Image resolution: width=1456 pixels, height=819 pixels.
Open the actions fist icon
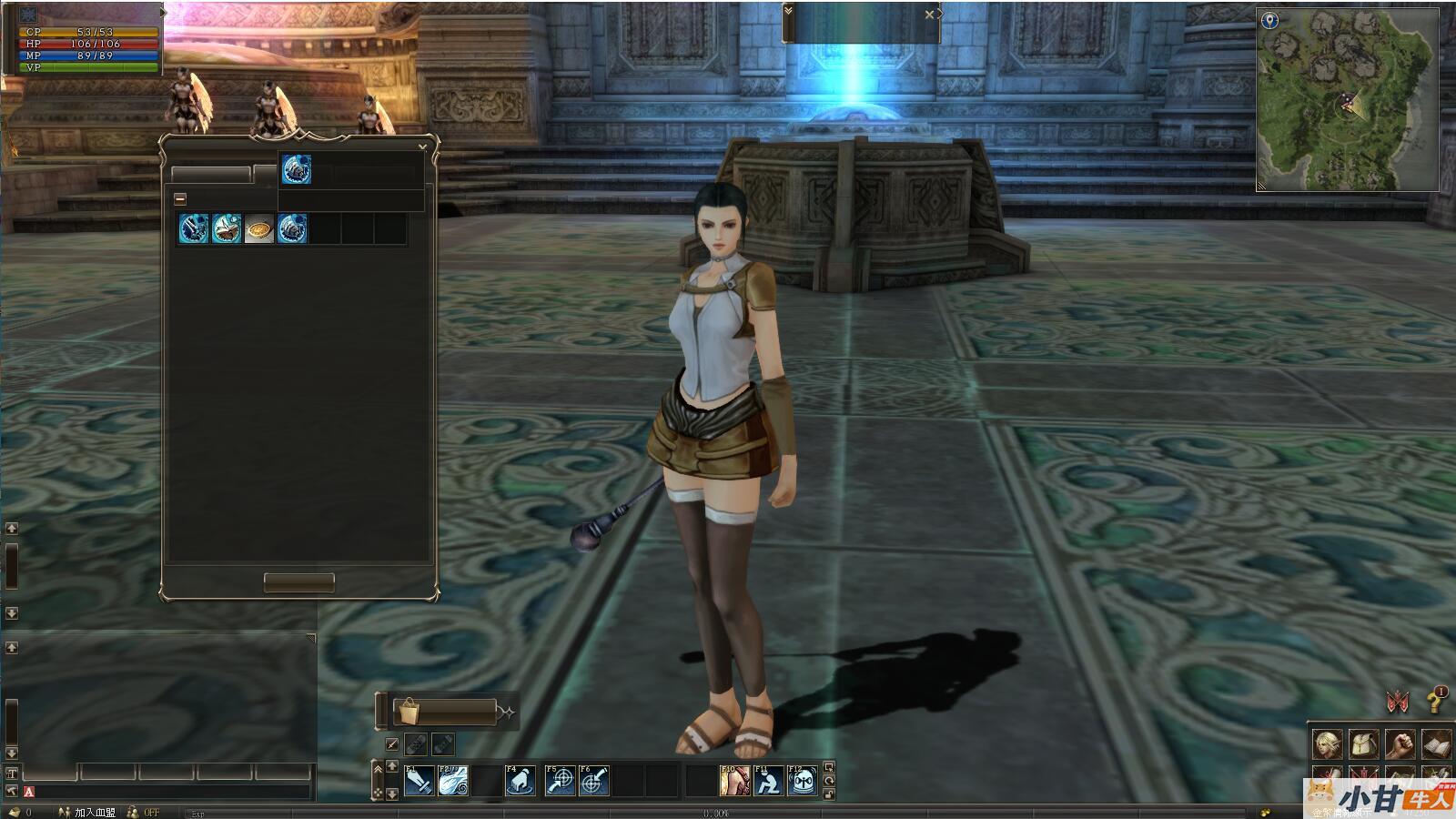pos(1400,744)
